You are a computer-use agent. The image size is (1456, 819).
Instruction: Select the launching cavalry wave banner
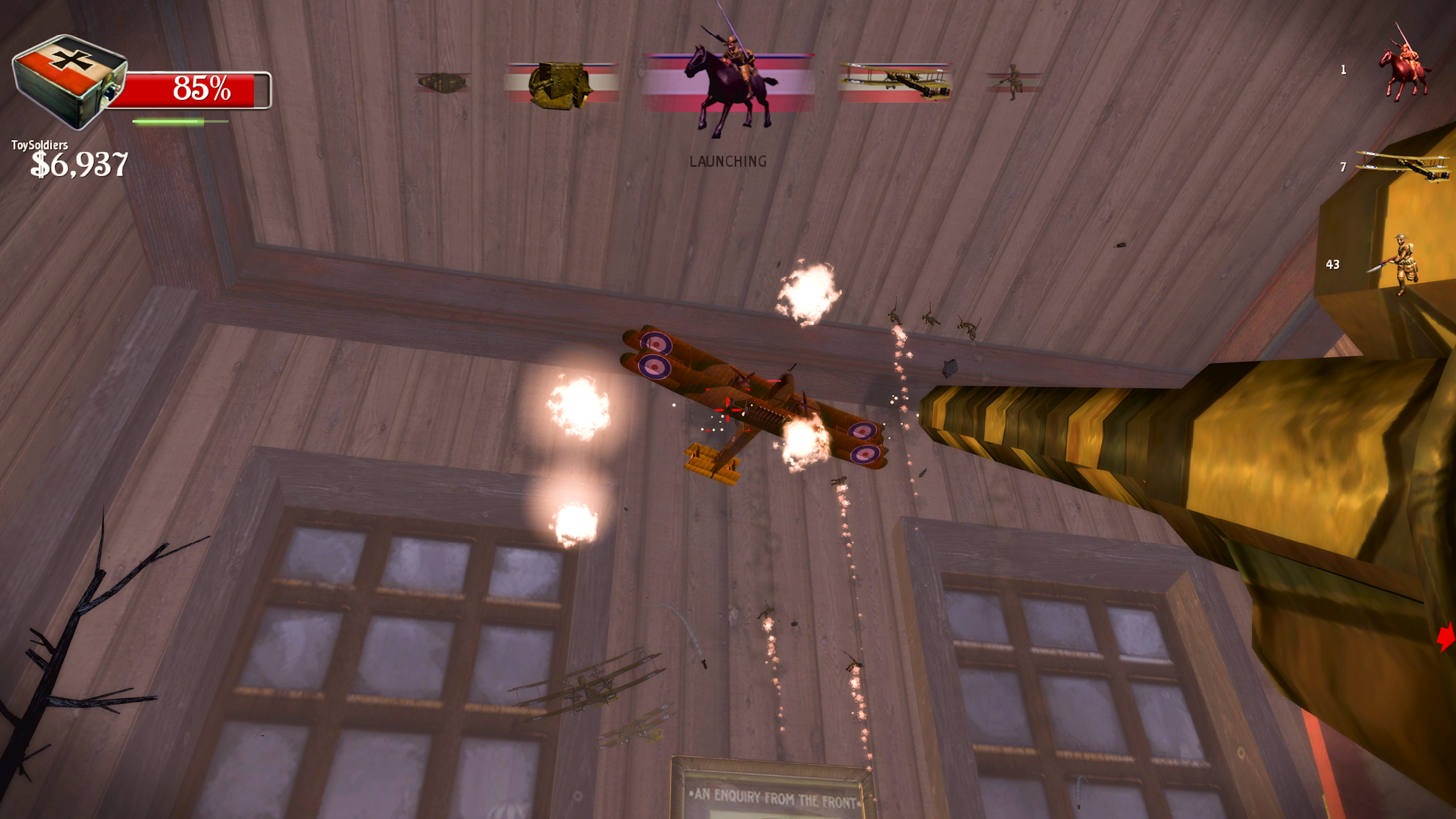click(729, 85)
